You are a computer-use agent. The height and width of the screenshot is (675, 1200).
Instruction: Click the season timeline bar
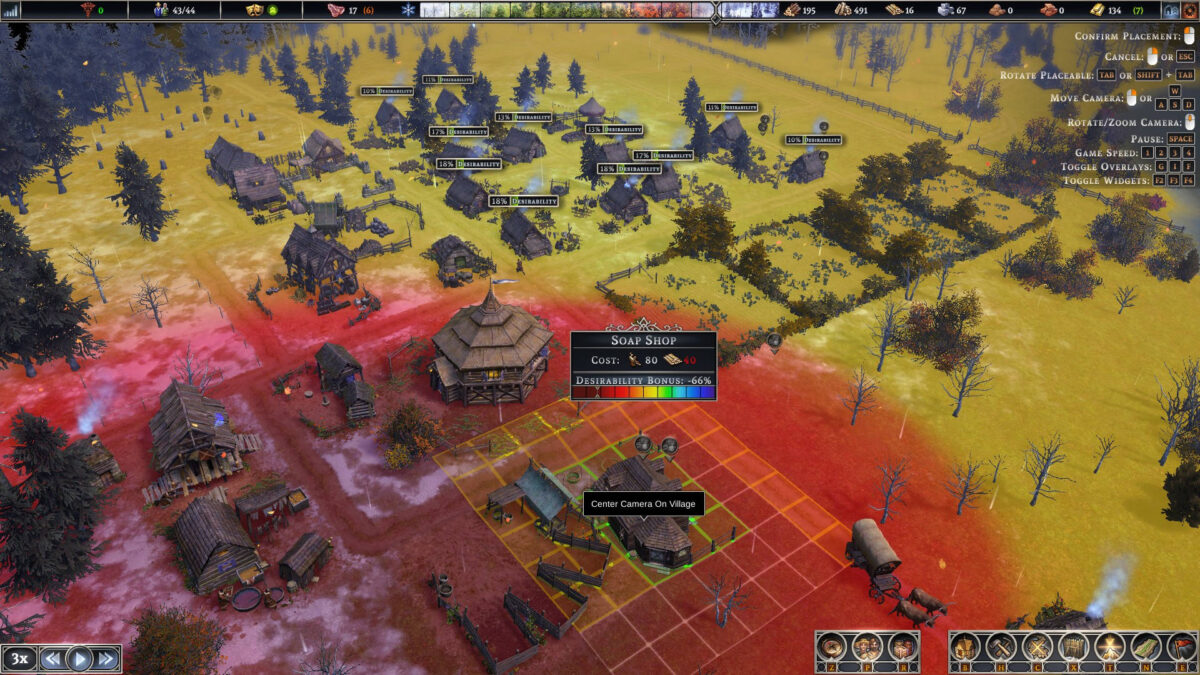(598, 10)
